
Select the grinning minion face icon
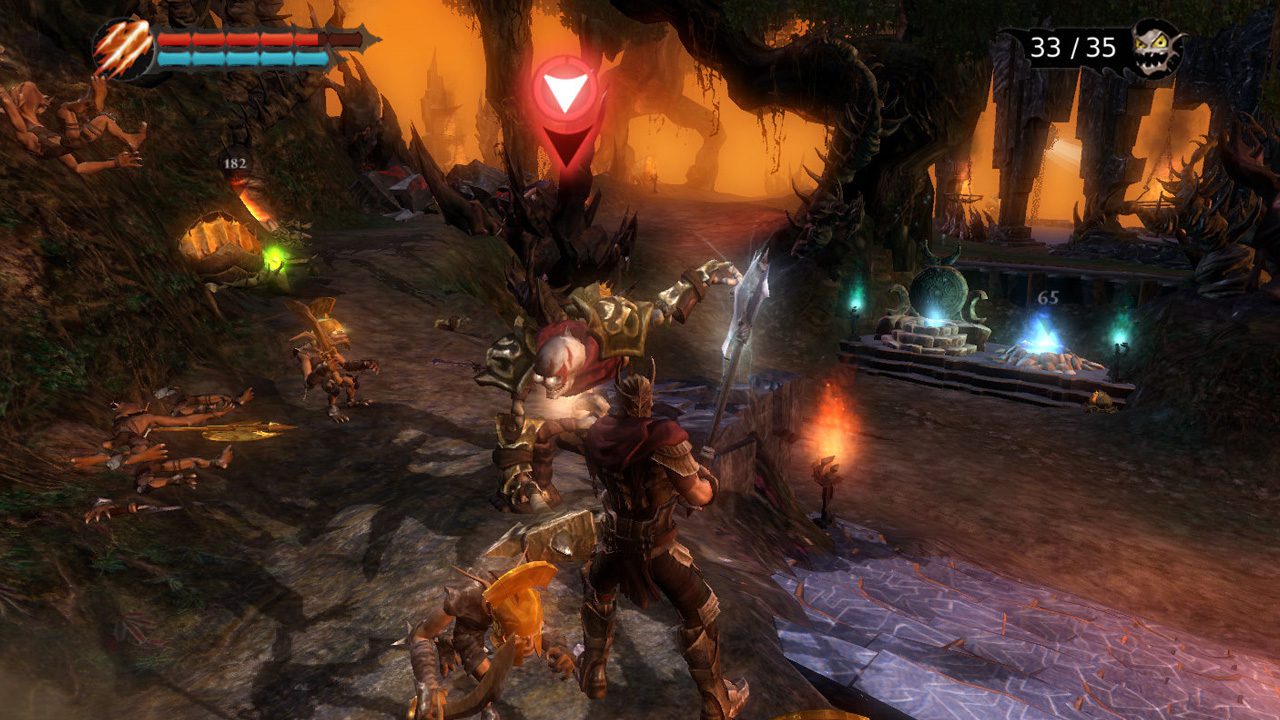[x=1156, y=47]
